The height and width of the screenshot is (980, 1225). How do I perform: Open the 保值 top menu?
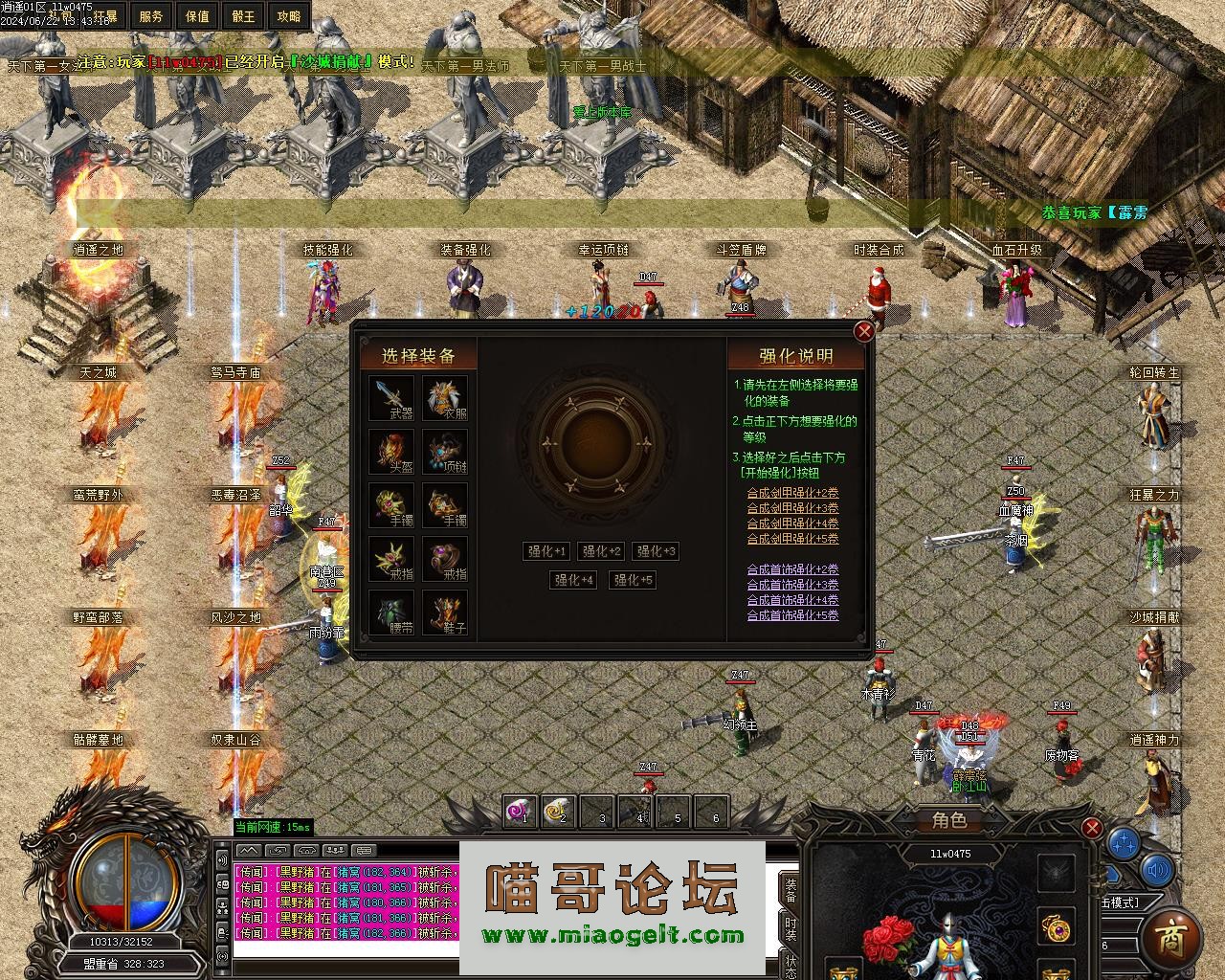click(197, 16)
